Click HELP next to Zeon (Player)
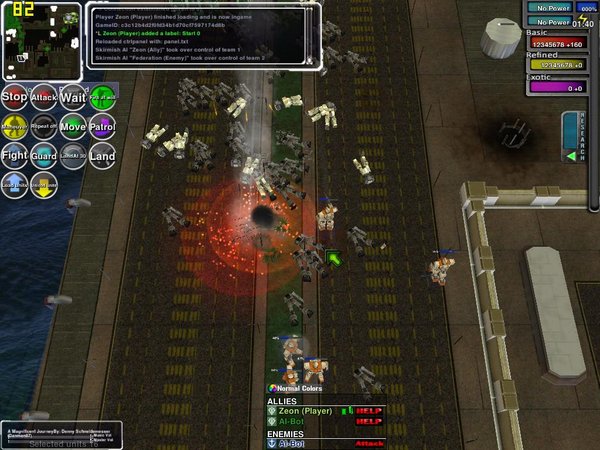 pos(369,410)
